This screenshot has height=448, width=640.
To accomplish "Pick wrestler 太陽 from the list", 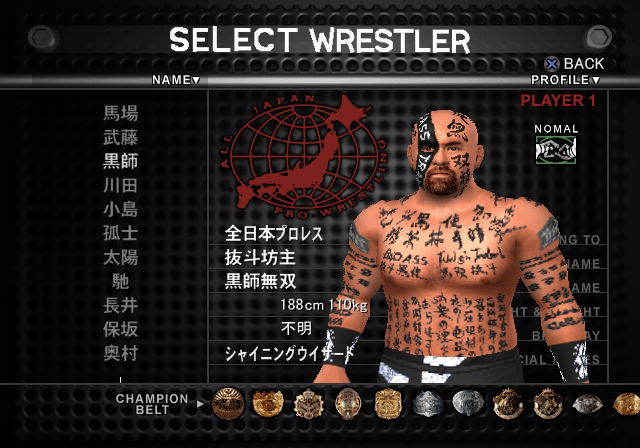I will [121, 257].
